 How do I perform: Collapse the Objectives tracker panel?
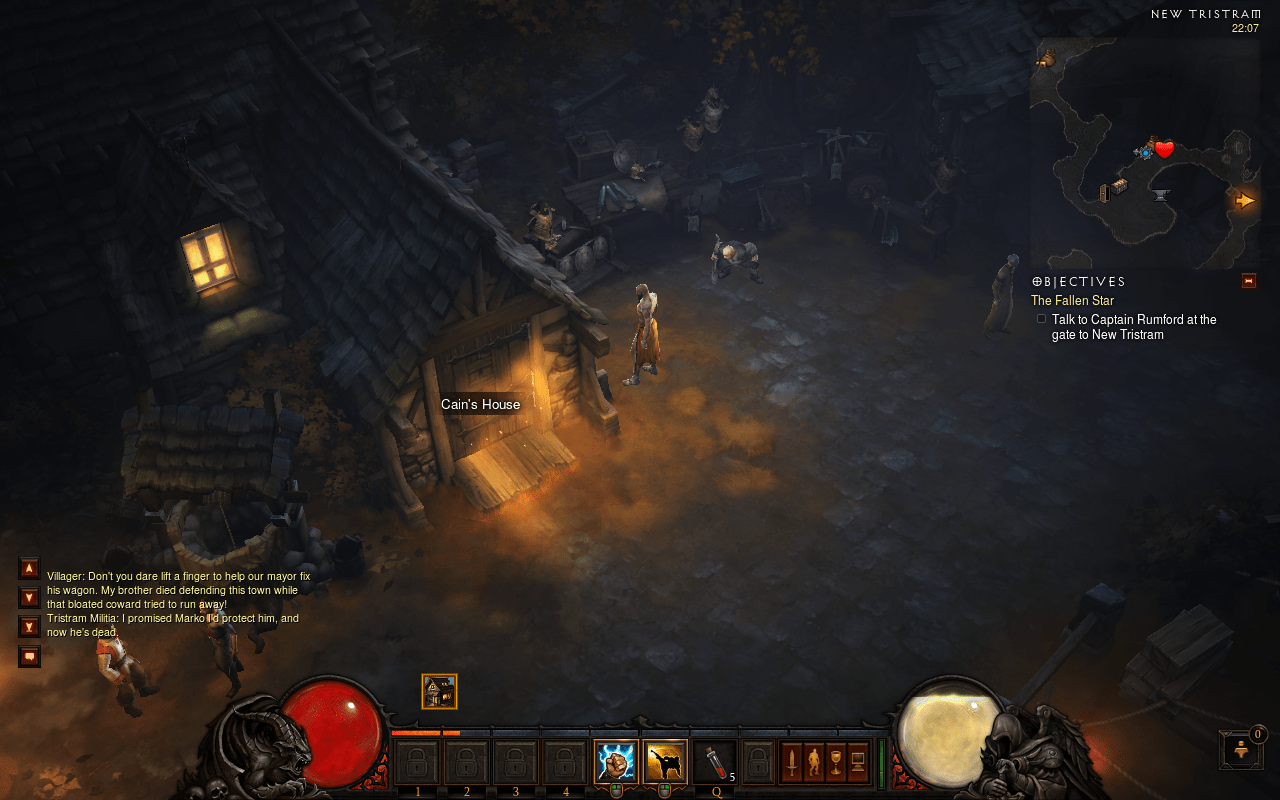click(x=1248, y=281)
